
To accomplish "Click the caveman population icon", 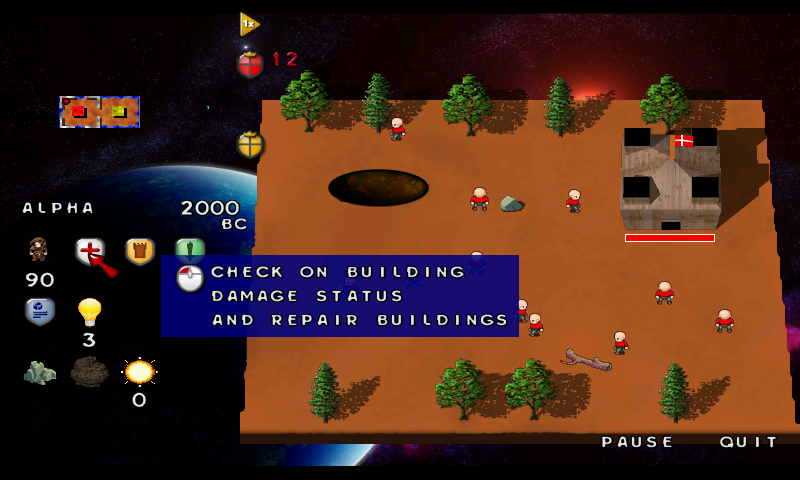I will coord(39,250).
